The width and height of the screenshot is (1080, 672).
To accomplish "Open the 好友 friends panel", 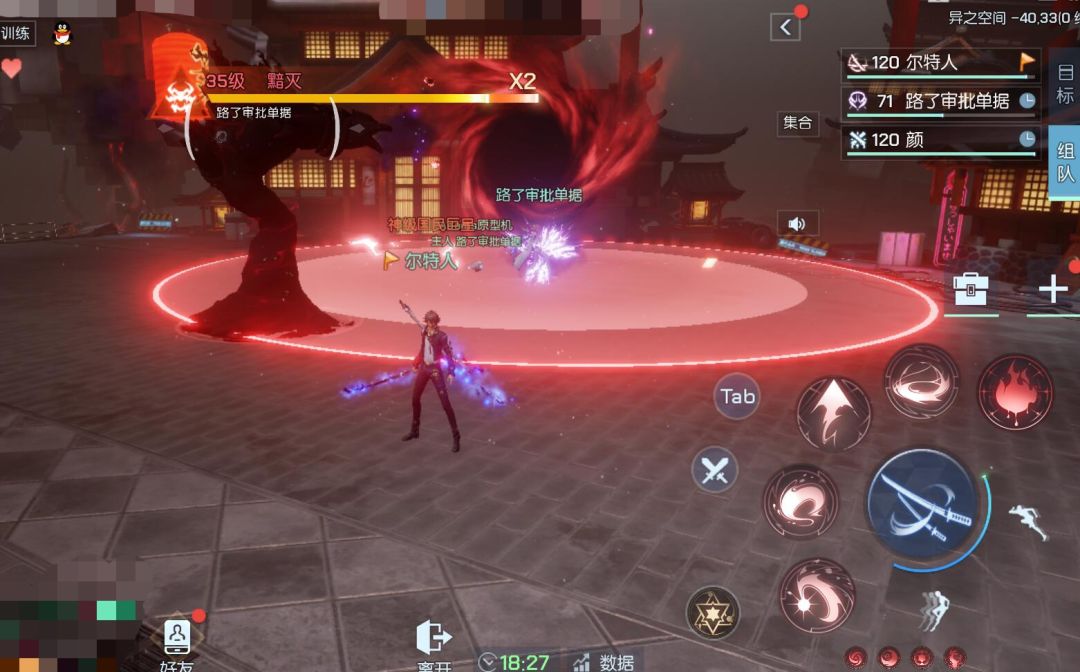I will click(177, 645).
